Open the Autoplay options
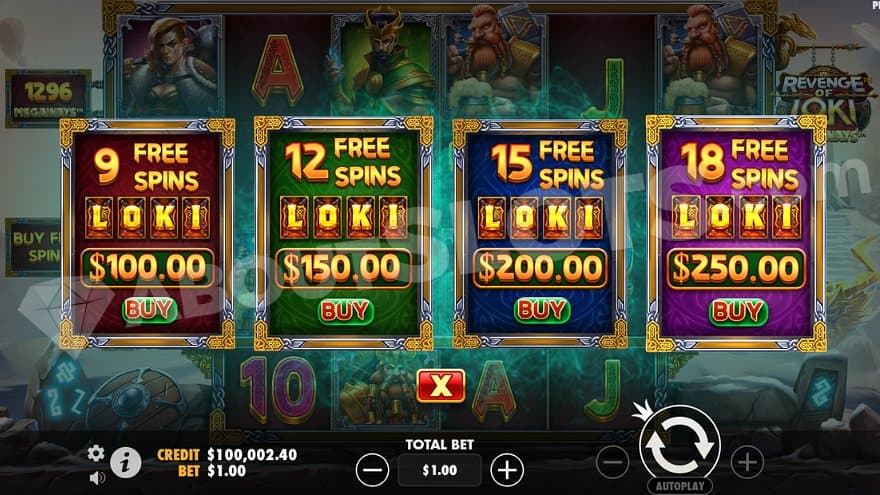The height and width of the screenshot is (495, 880). tap(679, 485)
